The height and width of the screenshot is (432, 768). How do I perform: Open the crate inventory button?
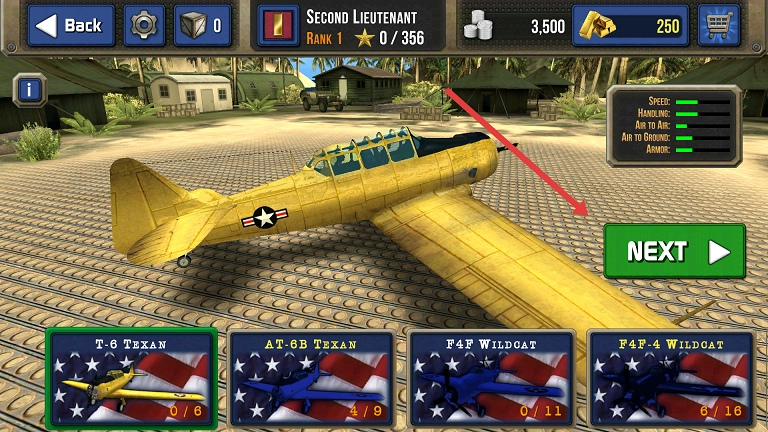click(x=202, y=26)
